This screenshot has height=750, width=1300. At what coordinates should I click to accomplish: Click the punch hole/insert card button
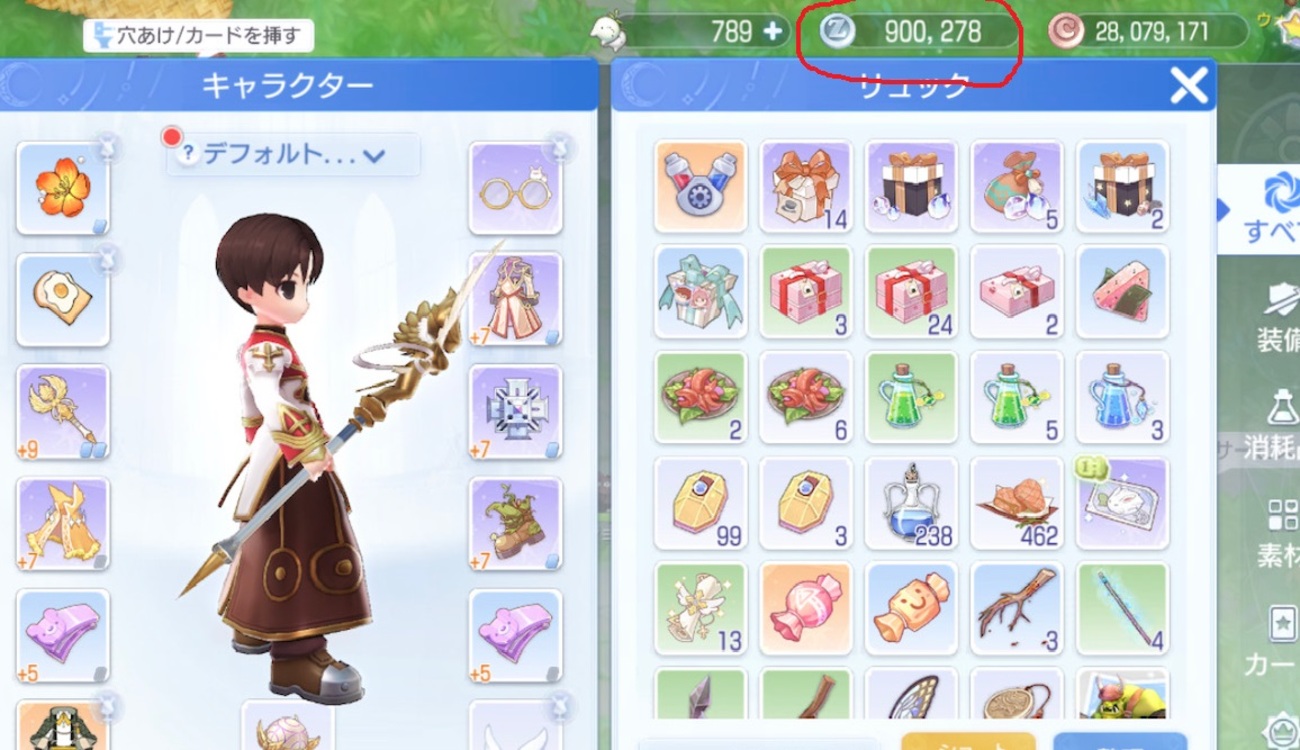pyautogui.click(x=198, y=36)
